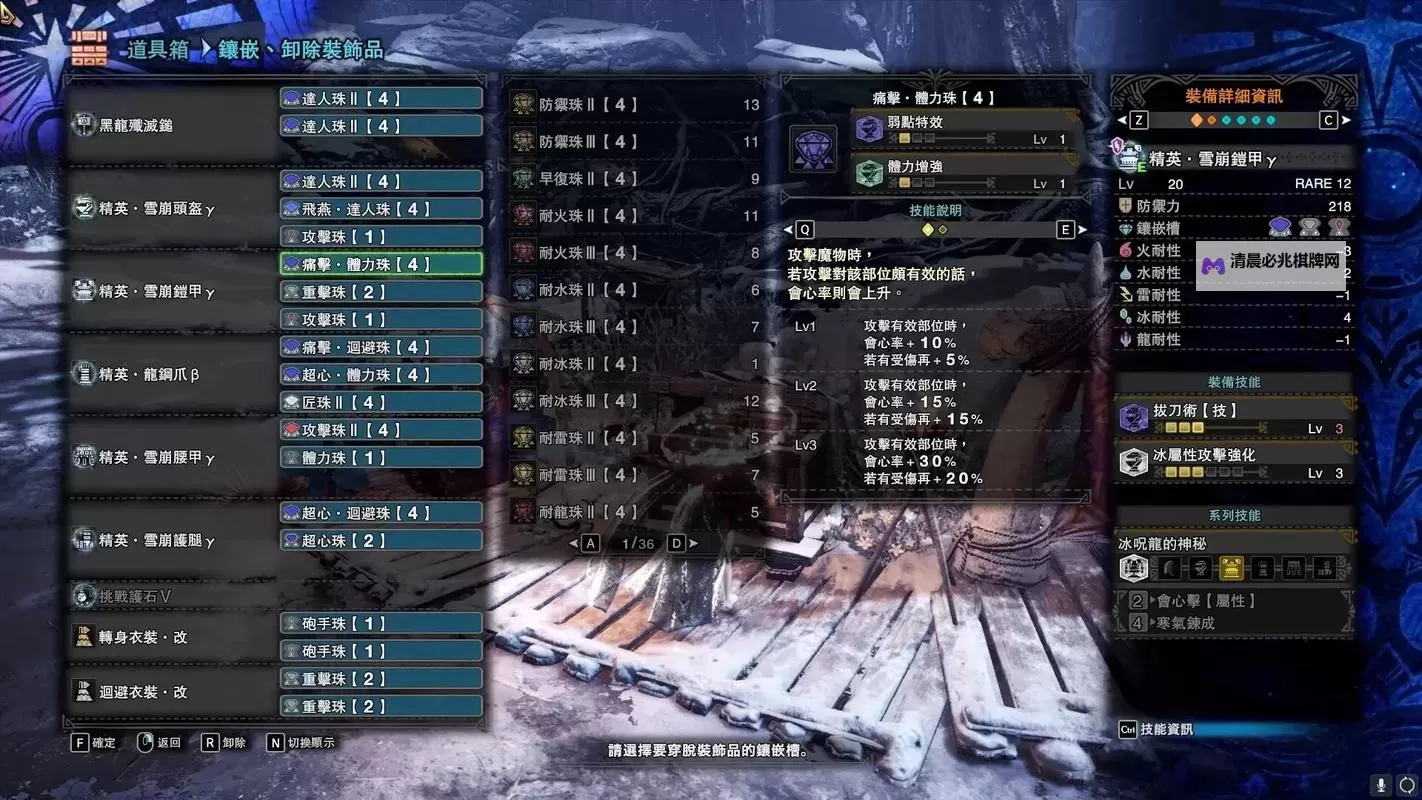Image resolution: width=1422 pixels, height=800 pixels.
Task: Select the 體力珠【1】 slot
Action: pyautogui.click(x=381, y=457)
